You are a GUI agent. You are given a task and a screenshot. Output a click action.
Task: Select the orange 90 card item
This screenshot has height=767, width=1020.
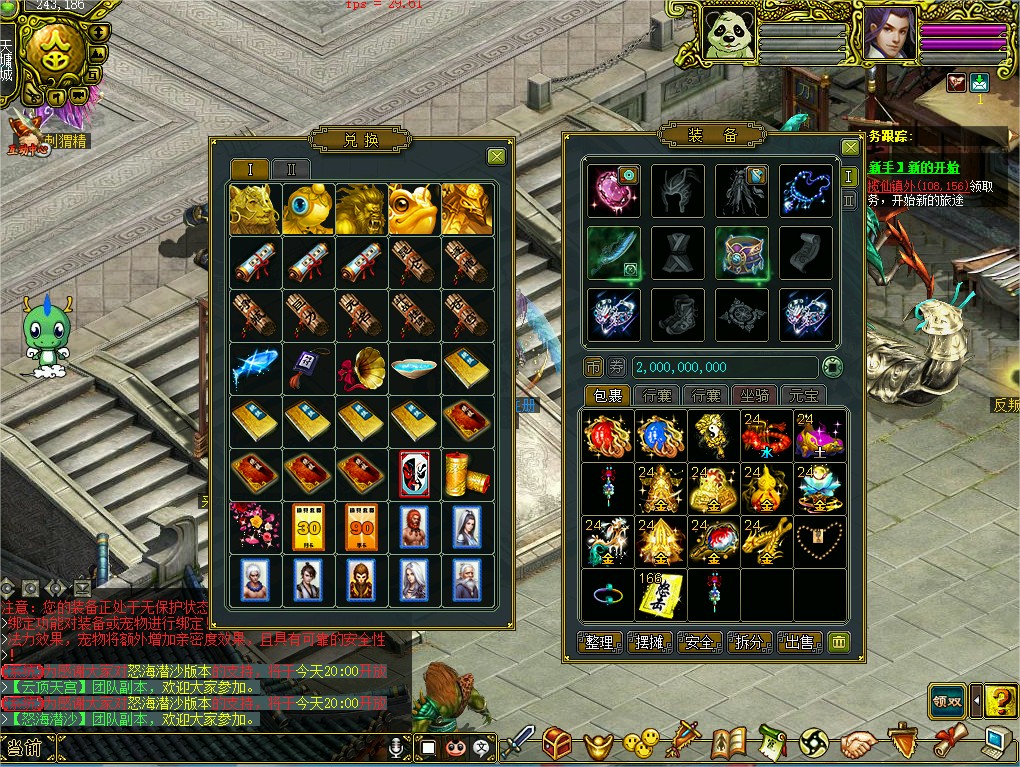[361, 526]
